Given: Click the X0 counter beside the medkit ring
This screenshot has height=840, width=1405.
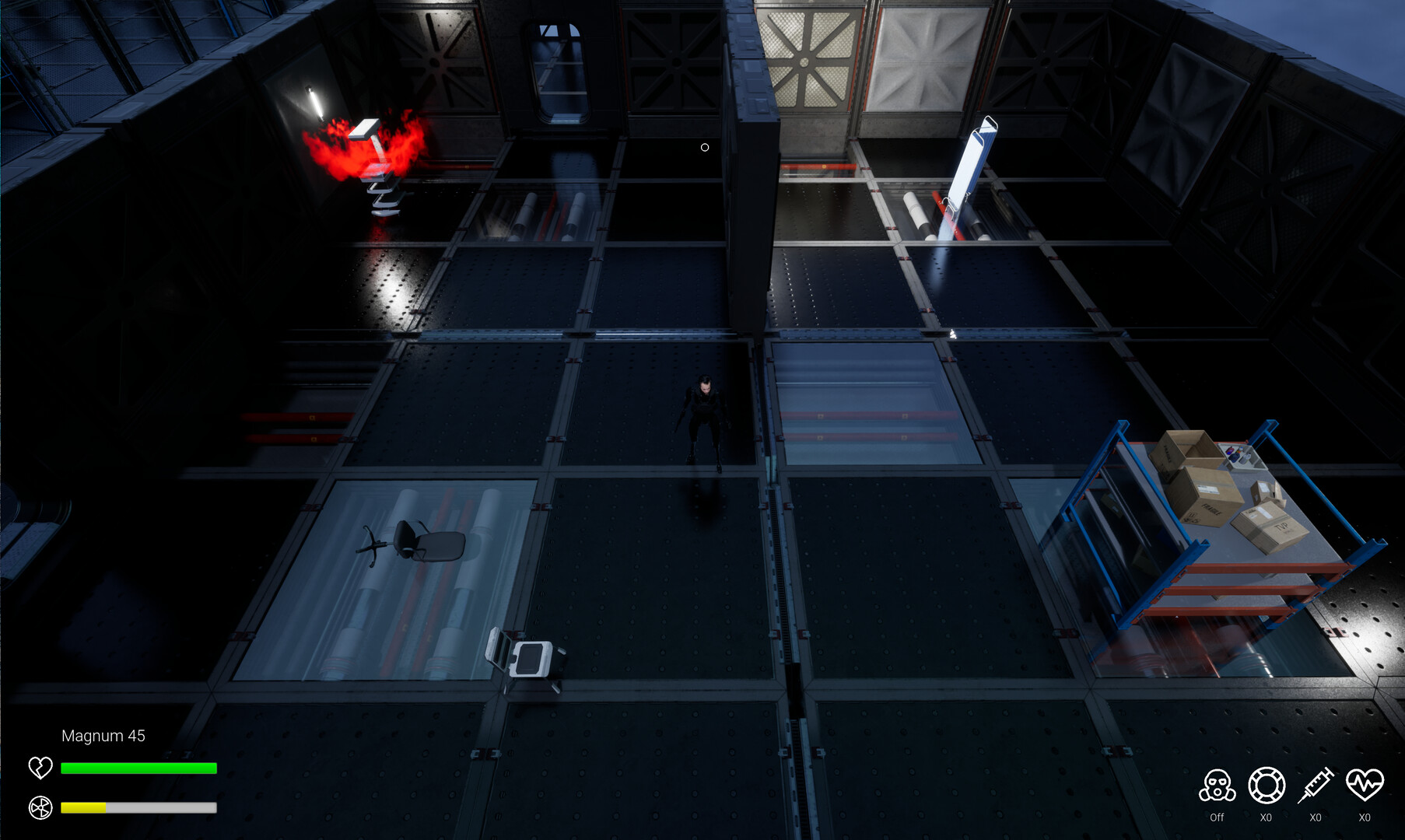Looking at the screenshot, I should 1267,817.
